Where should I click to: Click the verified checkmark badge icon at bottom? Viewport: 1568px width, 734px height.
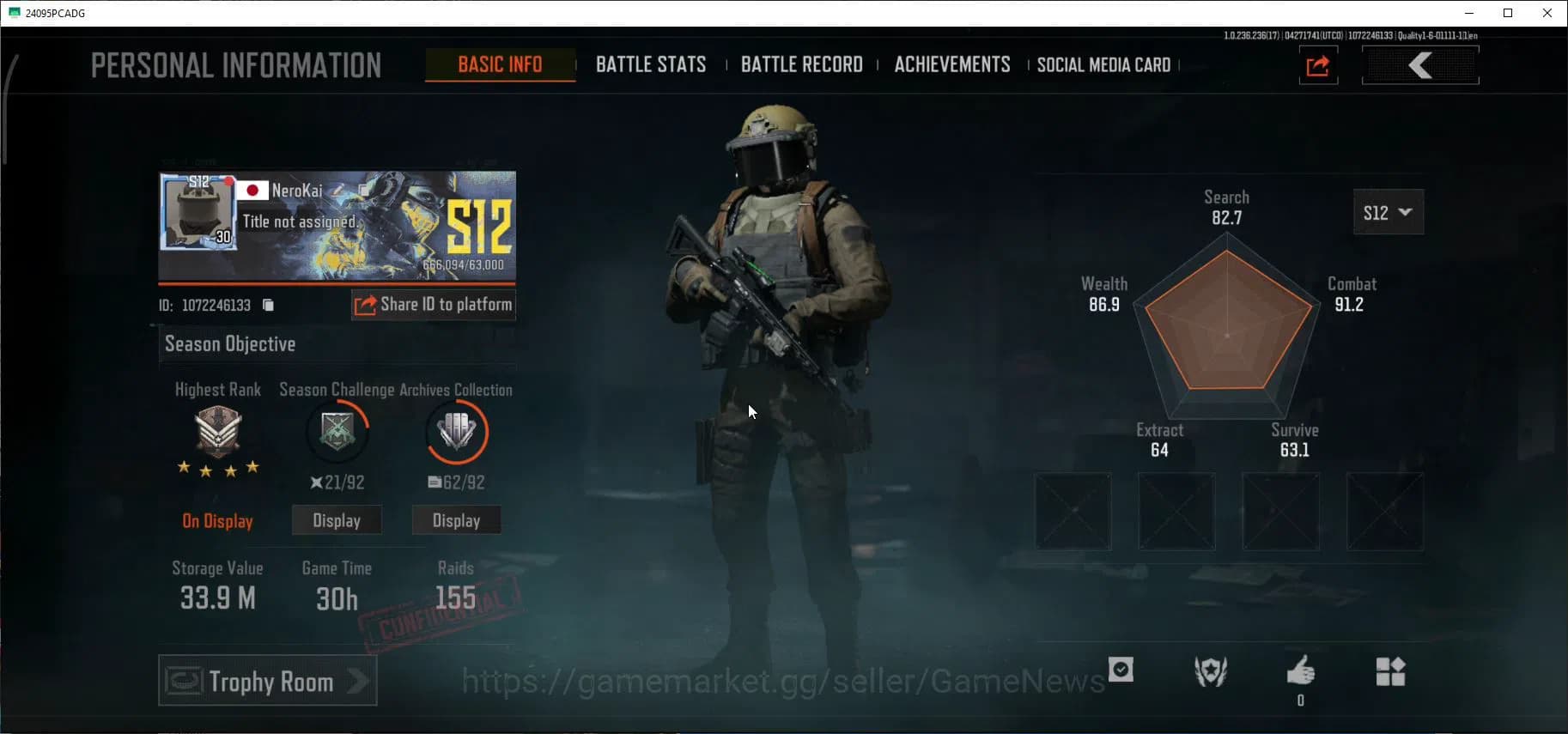[x=1121, y=670]
